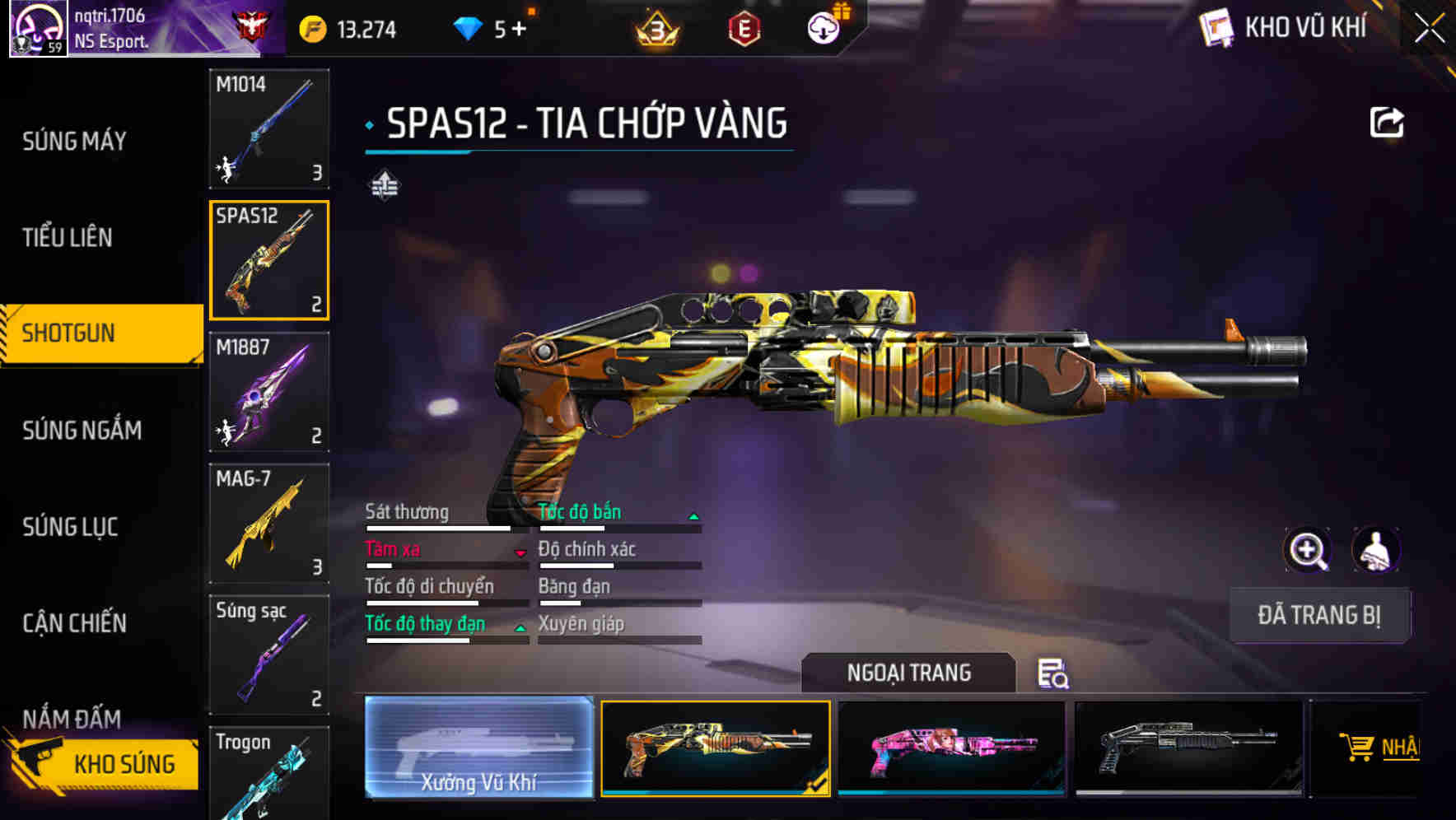1456x820 pixels.
Task: Open the TIỂU LIÊN weapon category
Action: point(68,238)
